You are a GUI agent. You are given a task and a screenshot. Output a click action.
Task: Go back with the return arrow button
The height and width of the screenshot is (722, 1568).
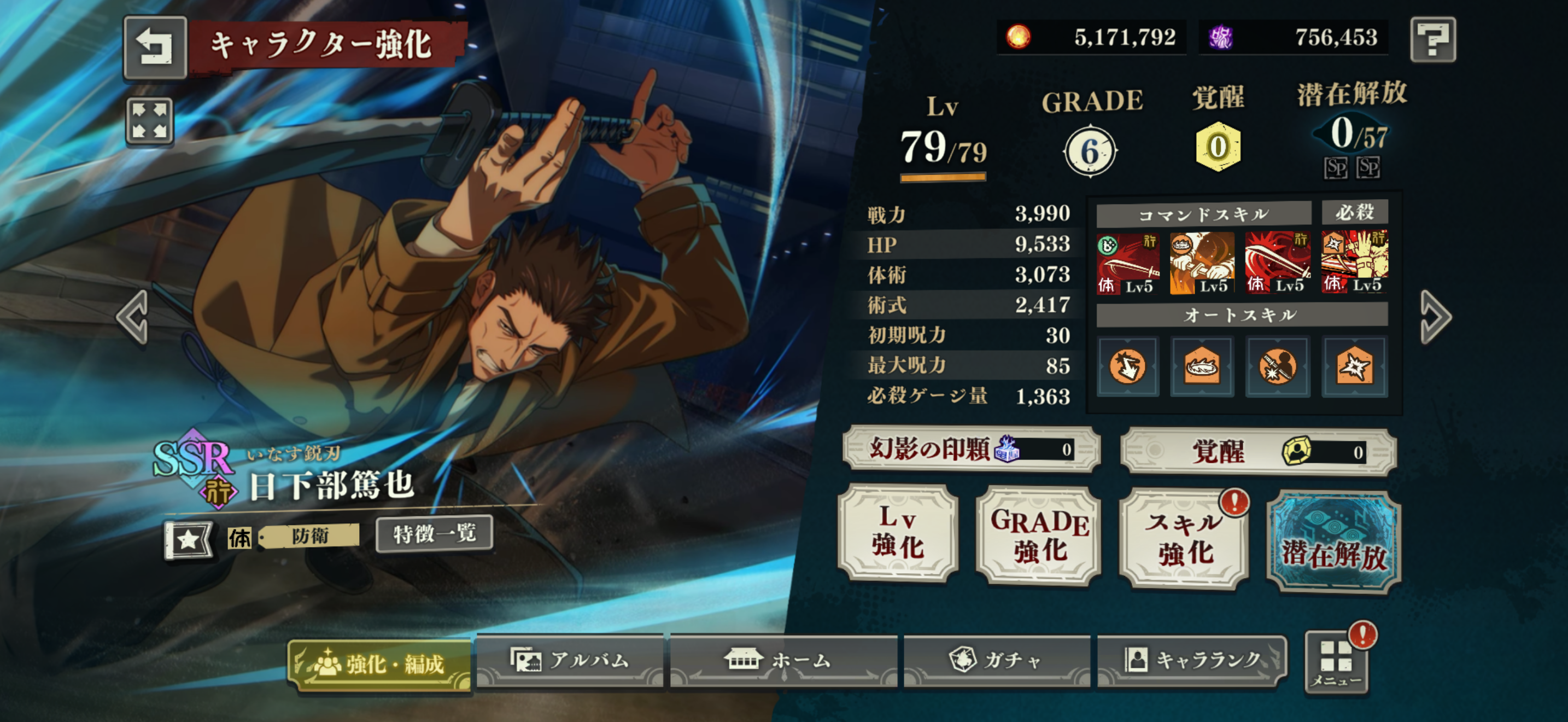tap(155, 47)
